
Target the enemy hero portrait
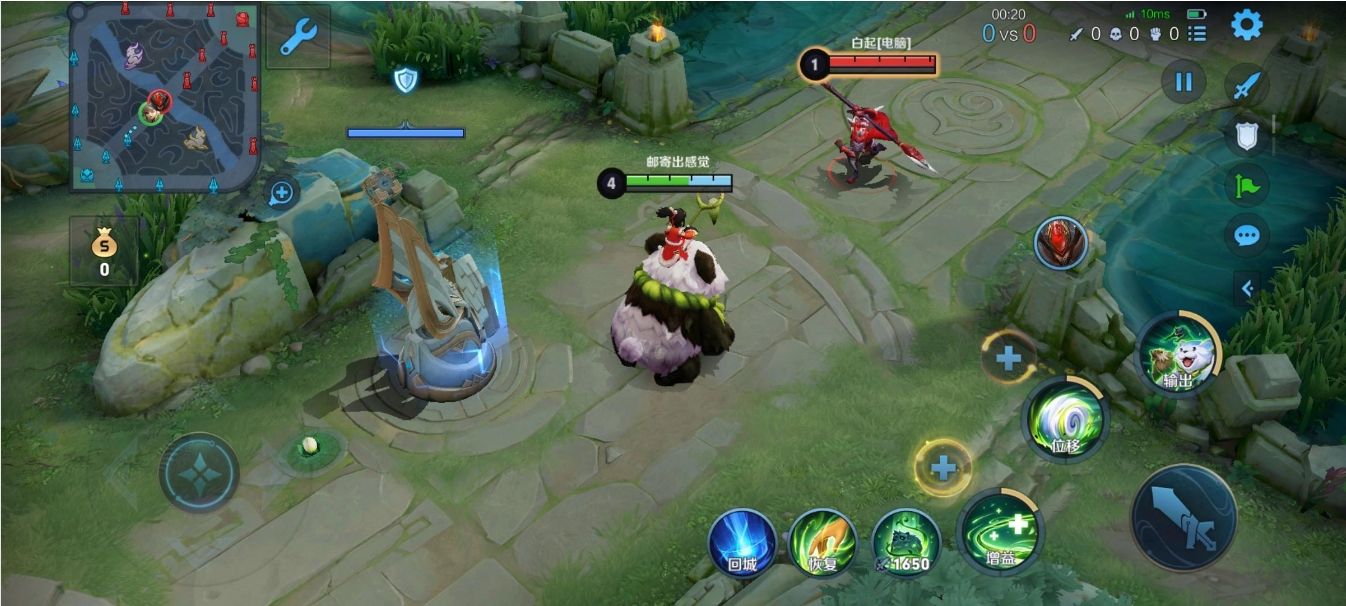tap(1061, 243)
